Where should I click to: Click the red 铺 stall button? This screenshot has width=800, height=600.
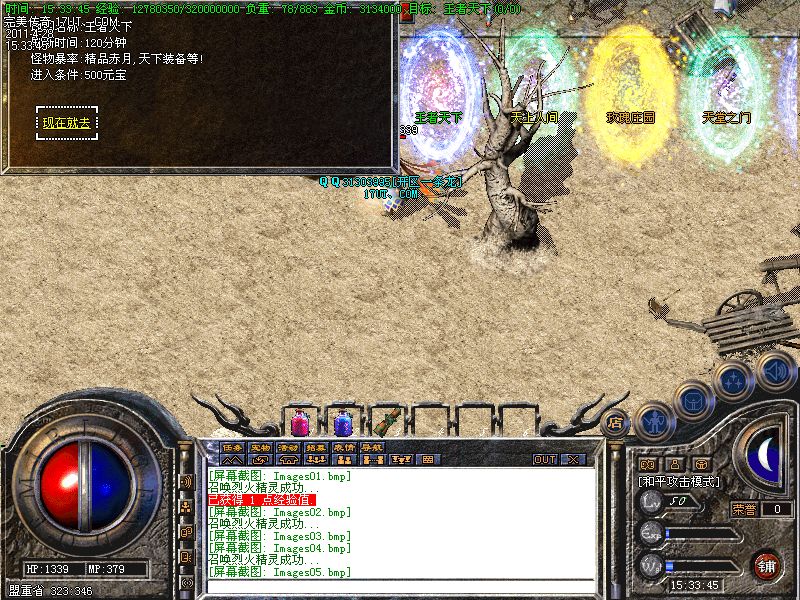(768, 565)
